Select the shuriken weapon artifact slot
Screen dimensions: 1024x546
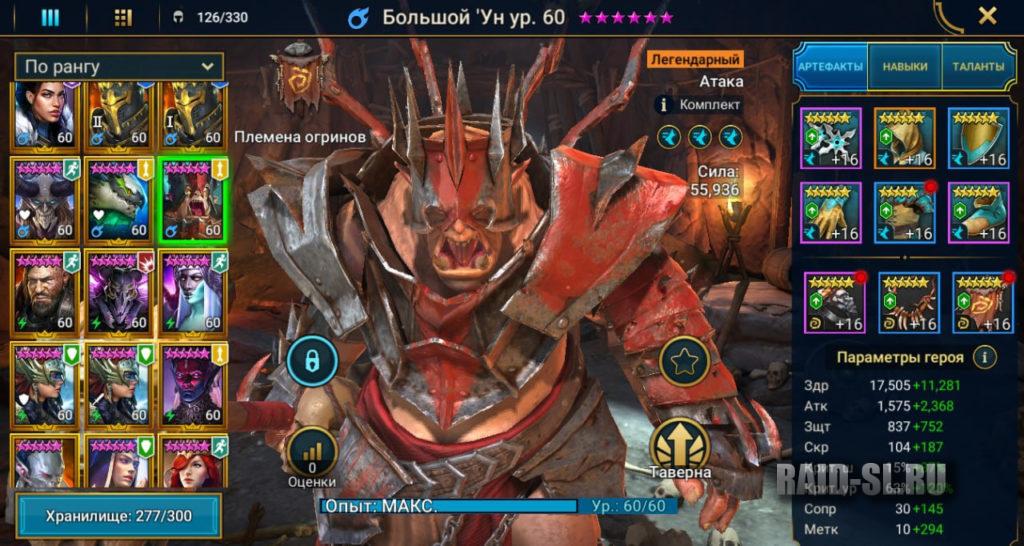[x=830, y=138]
